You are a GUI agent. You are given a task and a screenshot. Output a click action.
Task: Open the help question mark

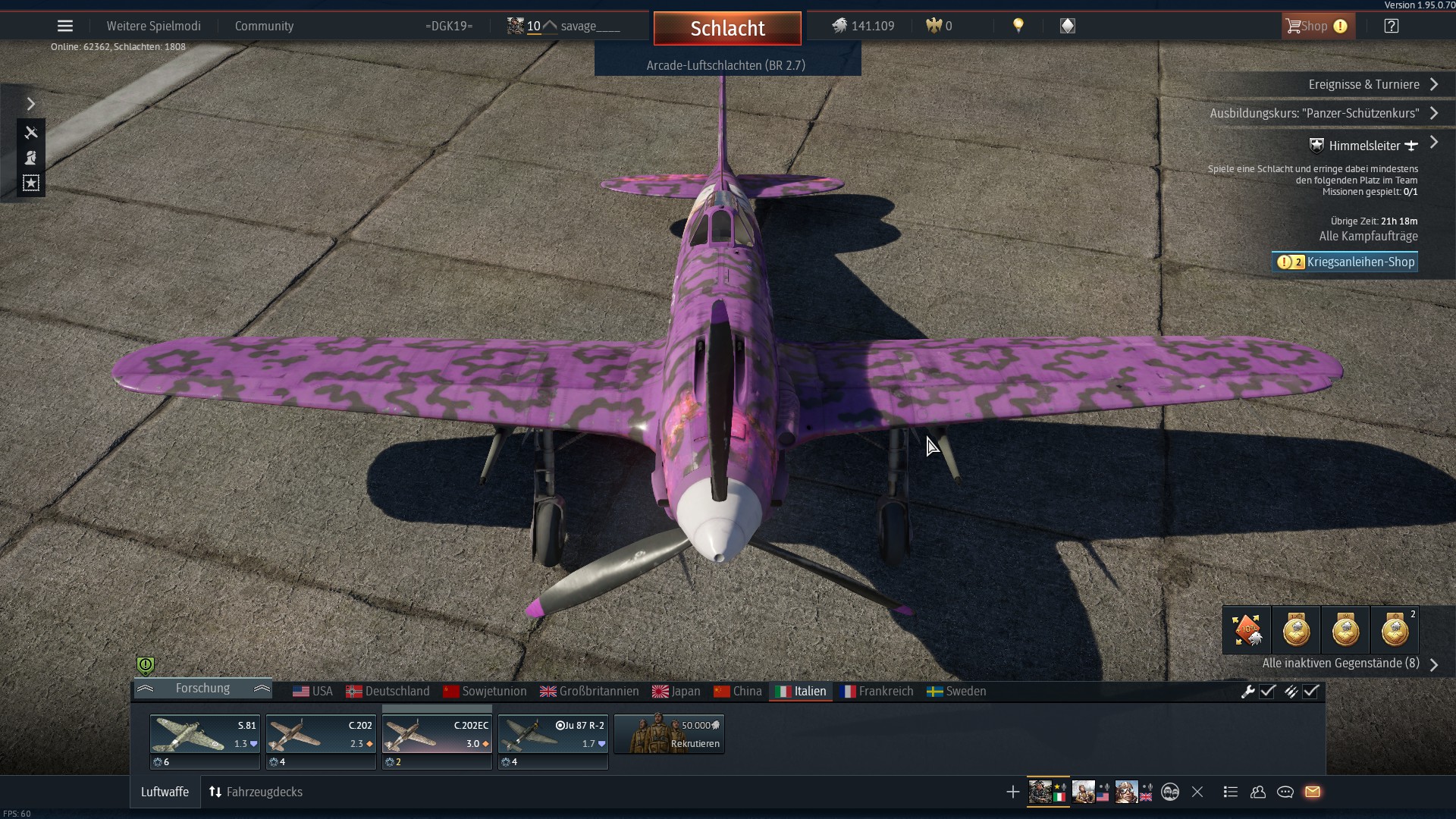1391,26
